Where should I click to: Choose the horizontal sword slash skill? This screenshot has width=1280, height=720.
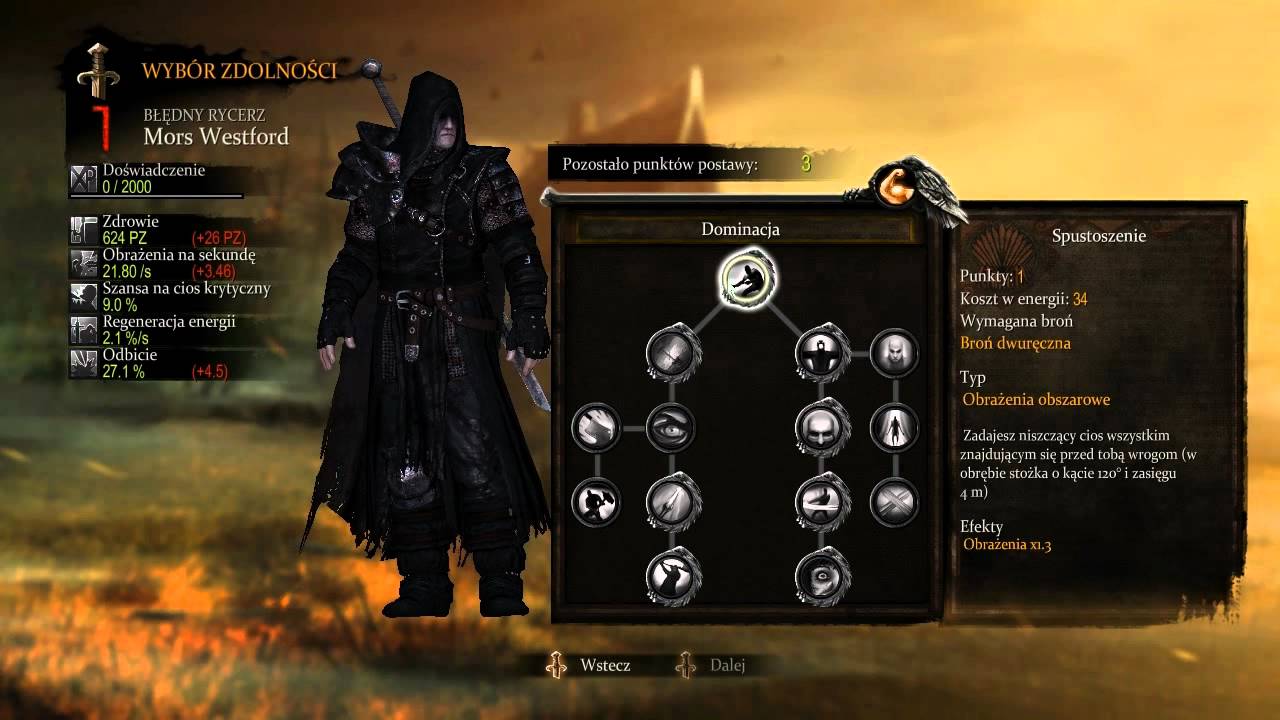click(x=822, y=501)
